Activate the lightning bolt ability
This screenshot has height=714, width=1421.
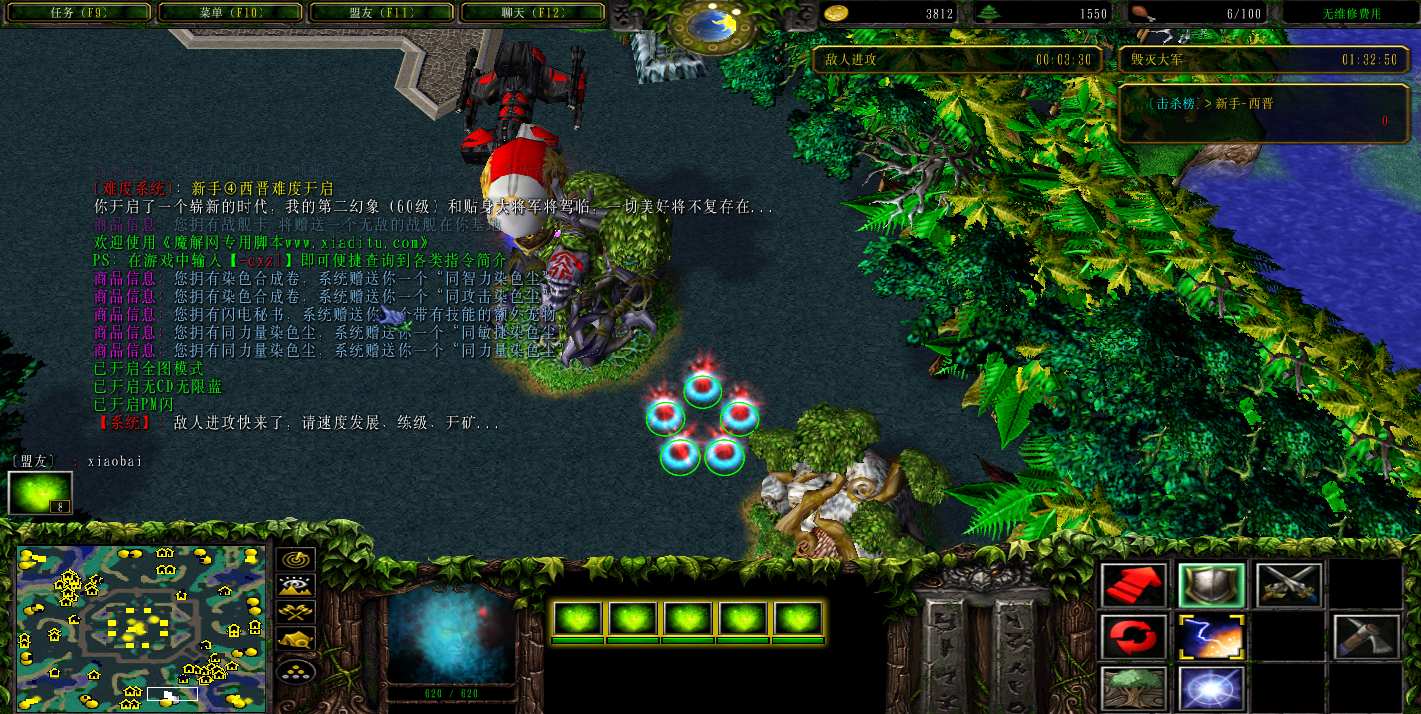(1211, 636)
